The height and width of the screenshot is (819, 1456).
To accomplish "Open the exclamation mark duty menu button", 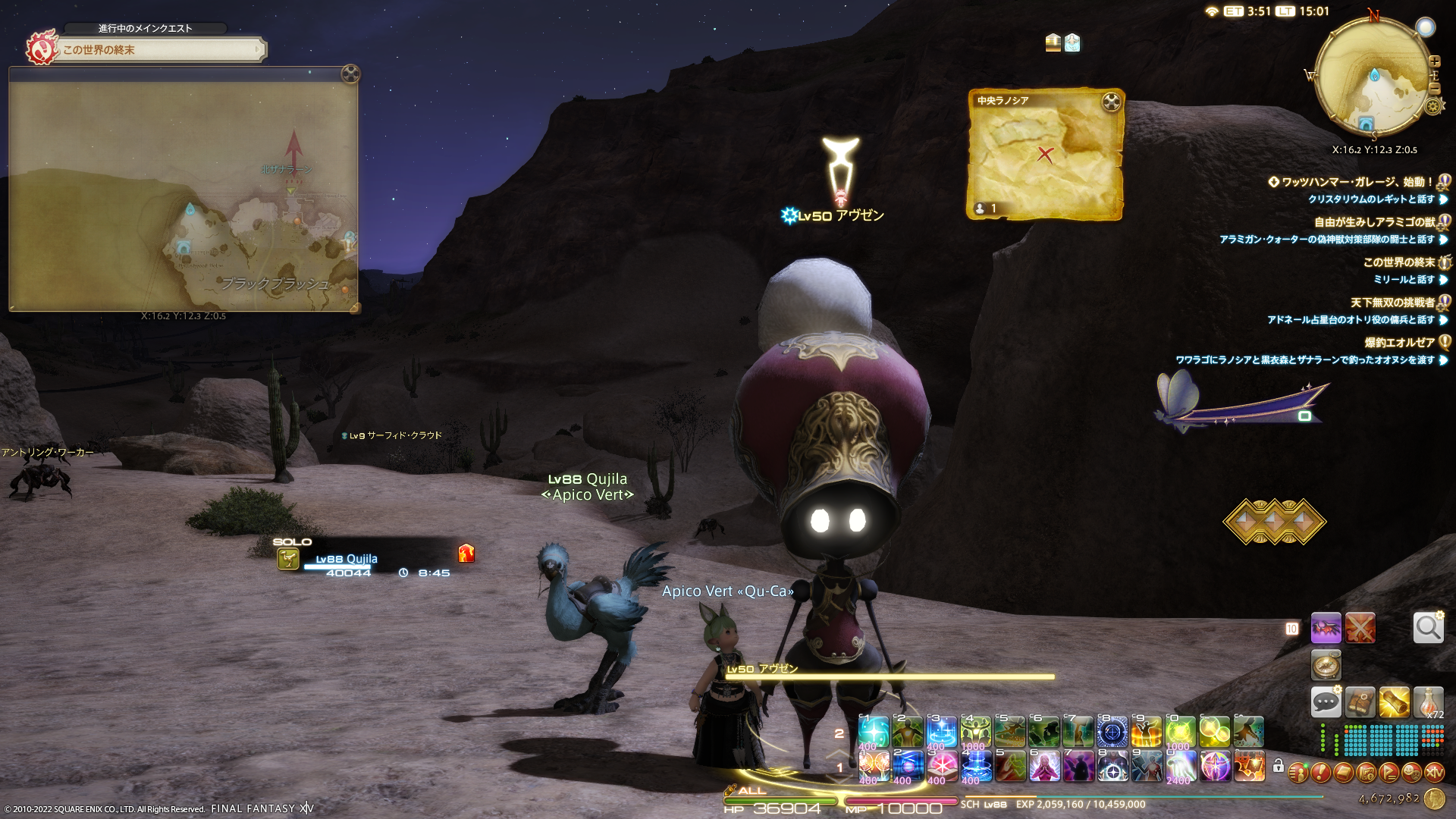I will [1320, 773].
